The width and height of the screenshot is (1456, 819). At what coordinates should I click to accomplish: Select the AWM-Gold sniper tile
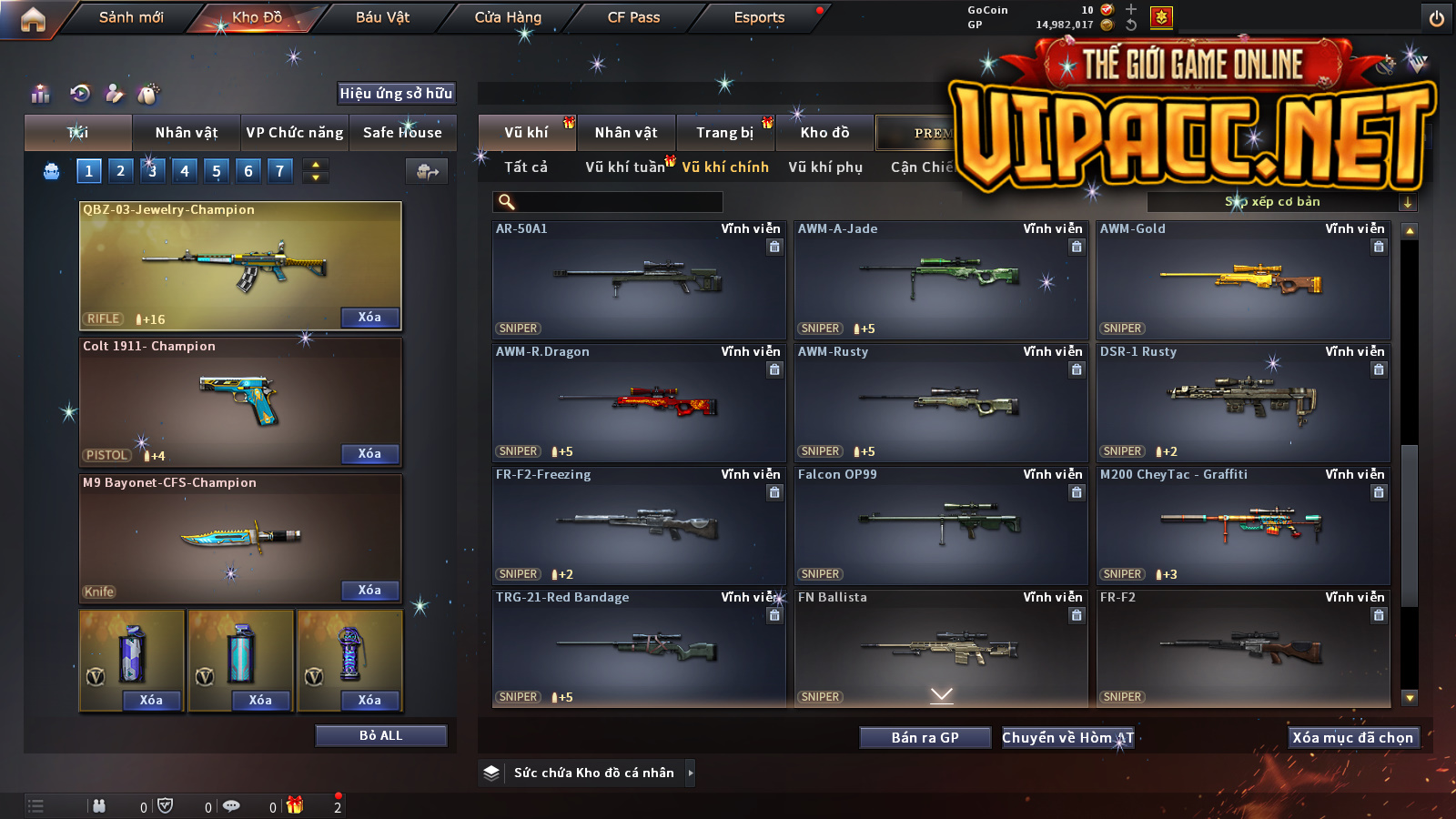[x=1243, y=279]
